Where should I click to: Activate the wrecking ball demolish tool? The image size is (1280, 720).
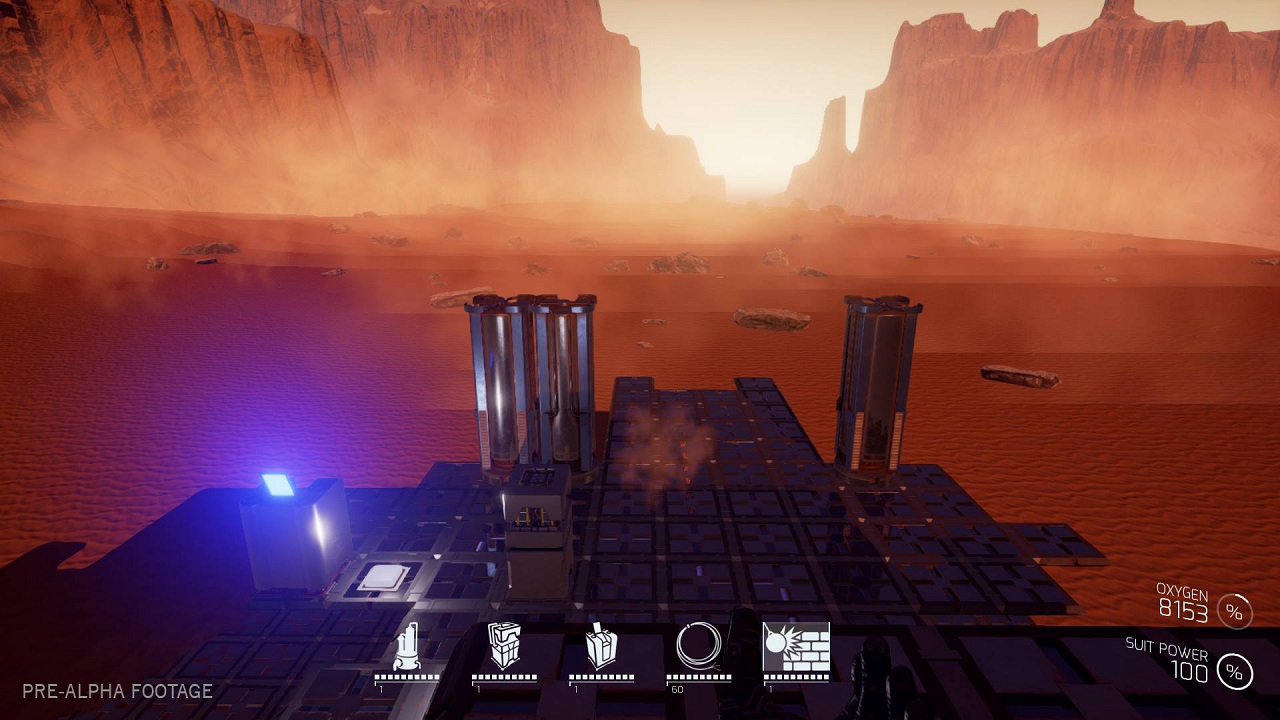[796, 647]
